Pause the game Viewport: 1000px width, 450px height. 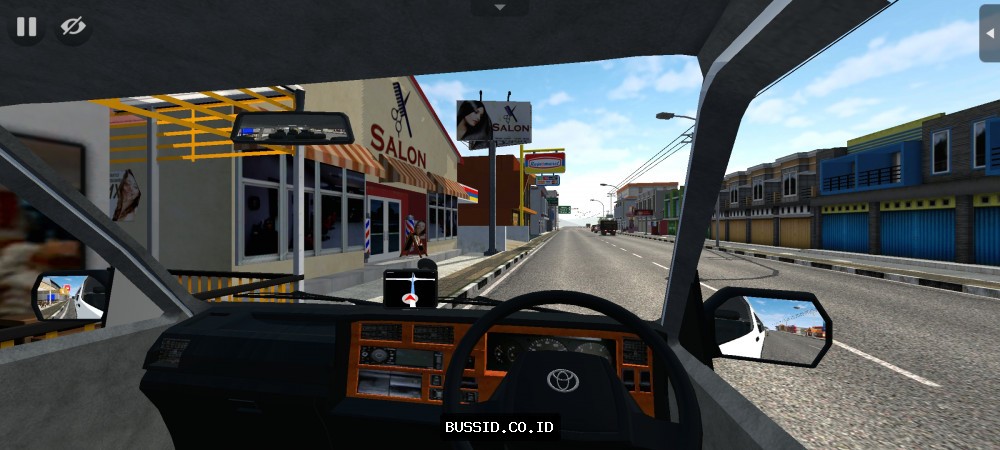click(26, 27)
